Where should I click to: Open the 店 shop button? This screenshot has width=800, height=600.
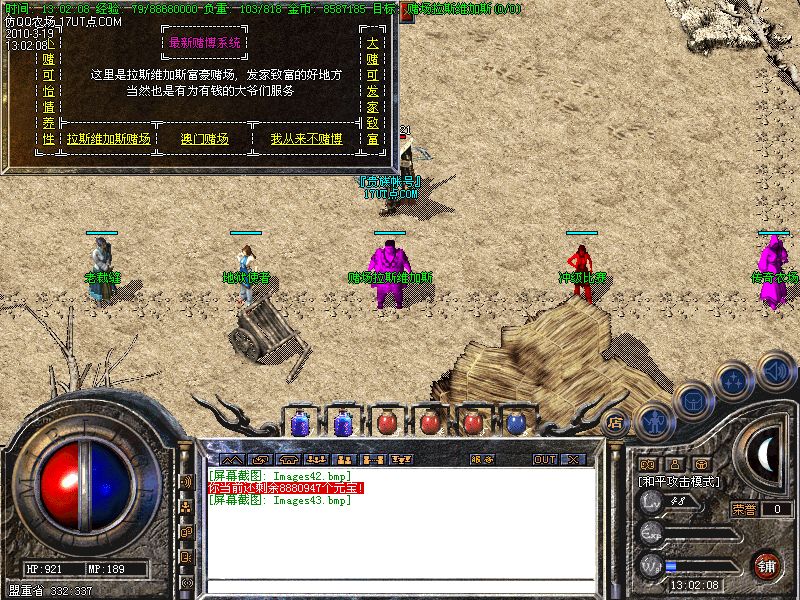coord(616,422)
